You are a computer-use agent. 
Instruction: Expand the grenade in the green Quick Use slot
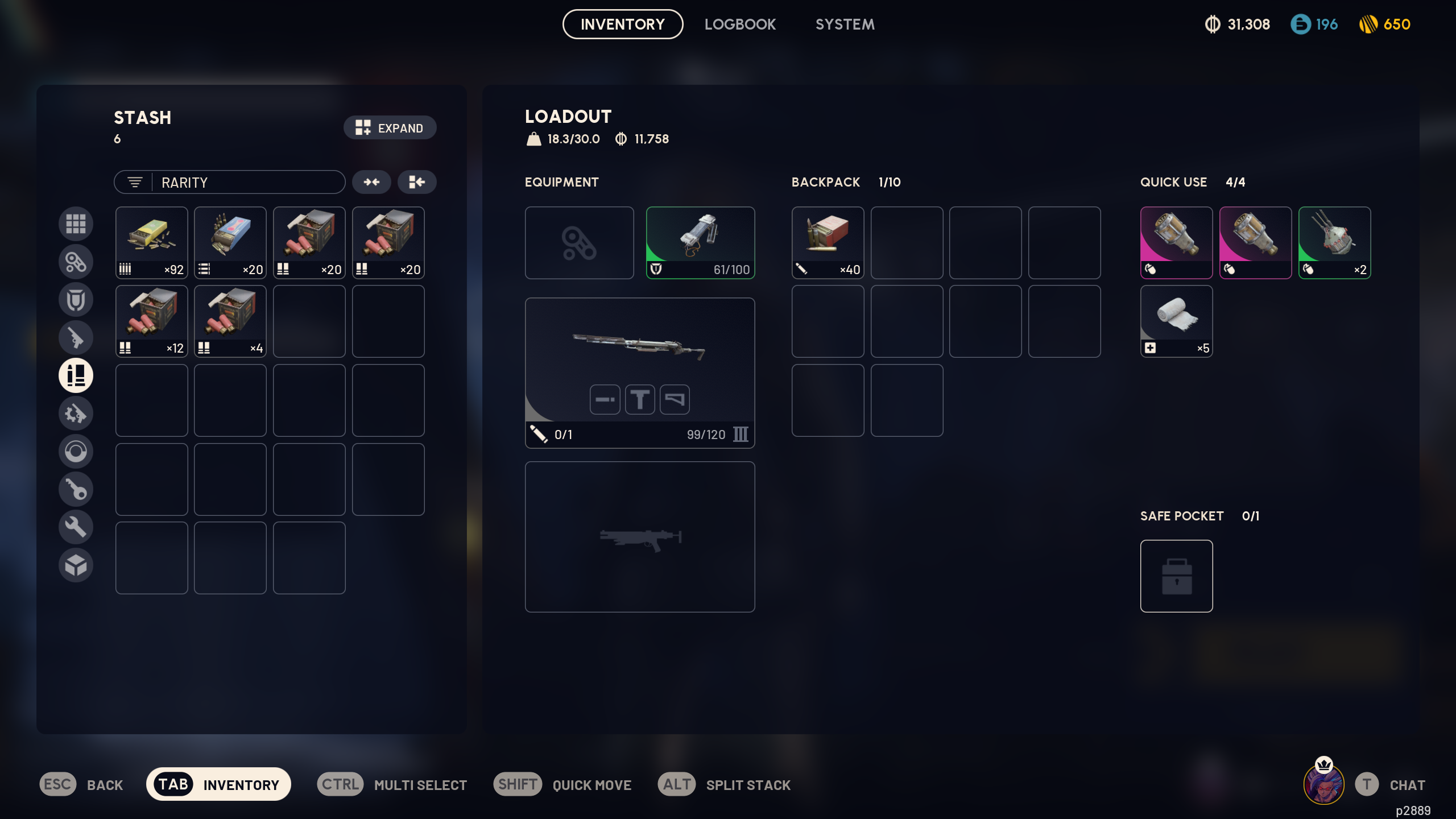1334,243
